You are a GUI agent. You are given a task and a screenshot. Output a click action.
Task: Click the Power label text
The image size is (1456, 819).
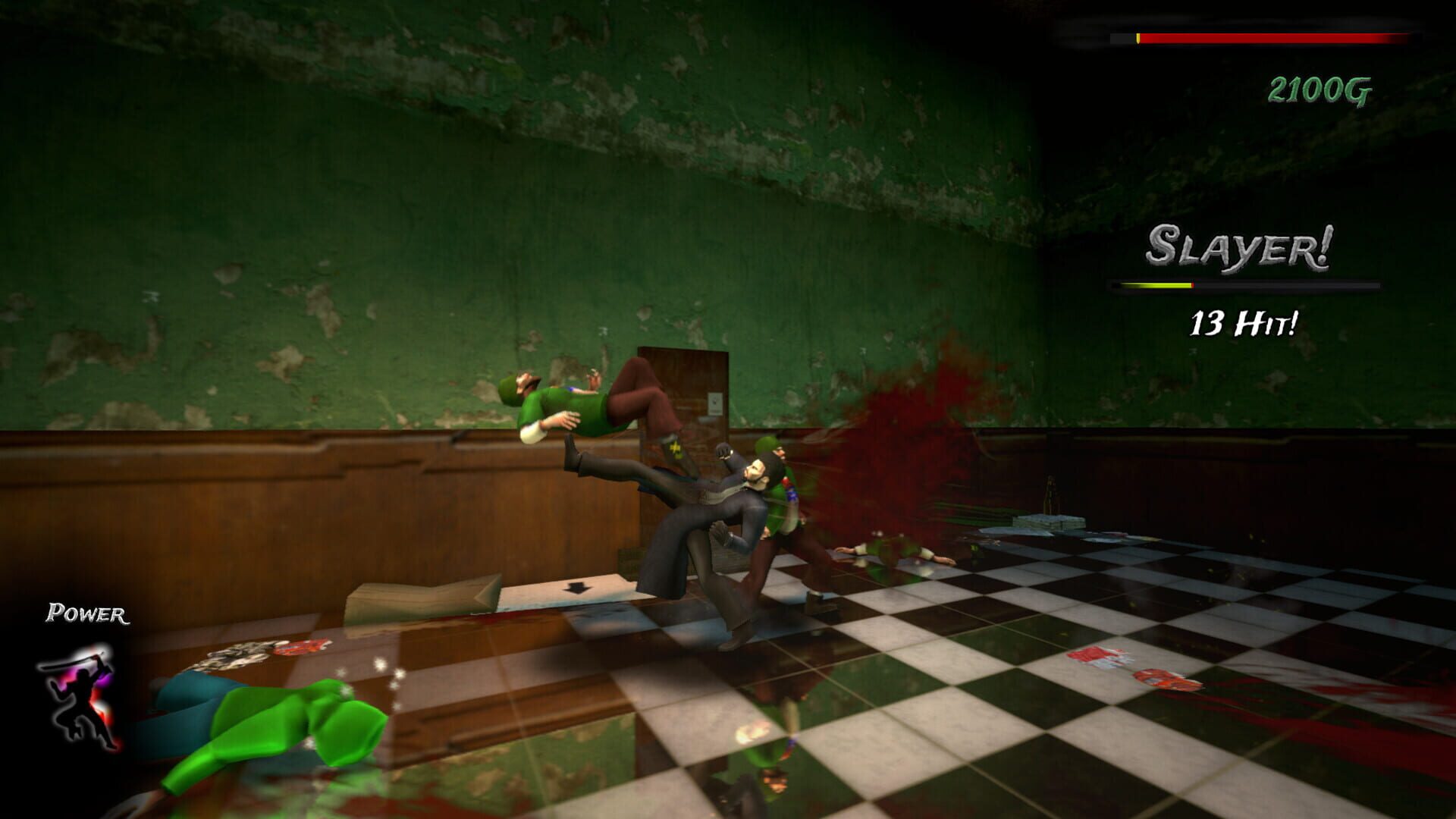(x=87, y=611)
